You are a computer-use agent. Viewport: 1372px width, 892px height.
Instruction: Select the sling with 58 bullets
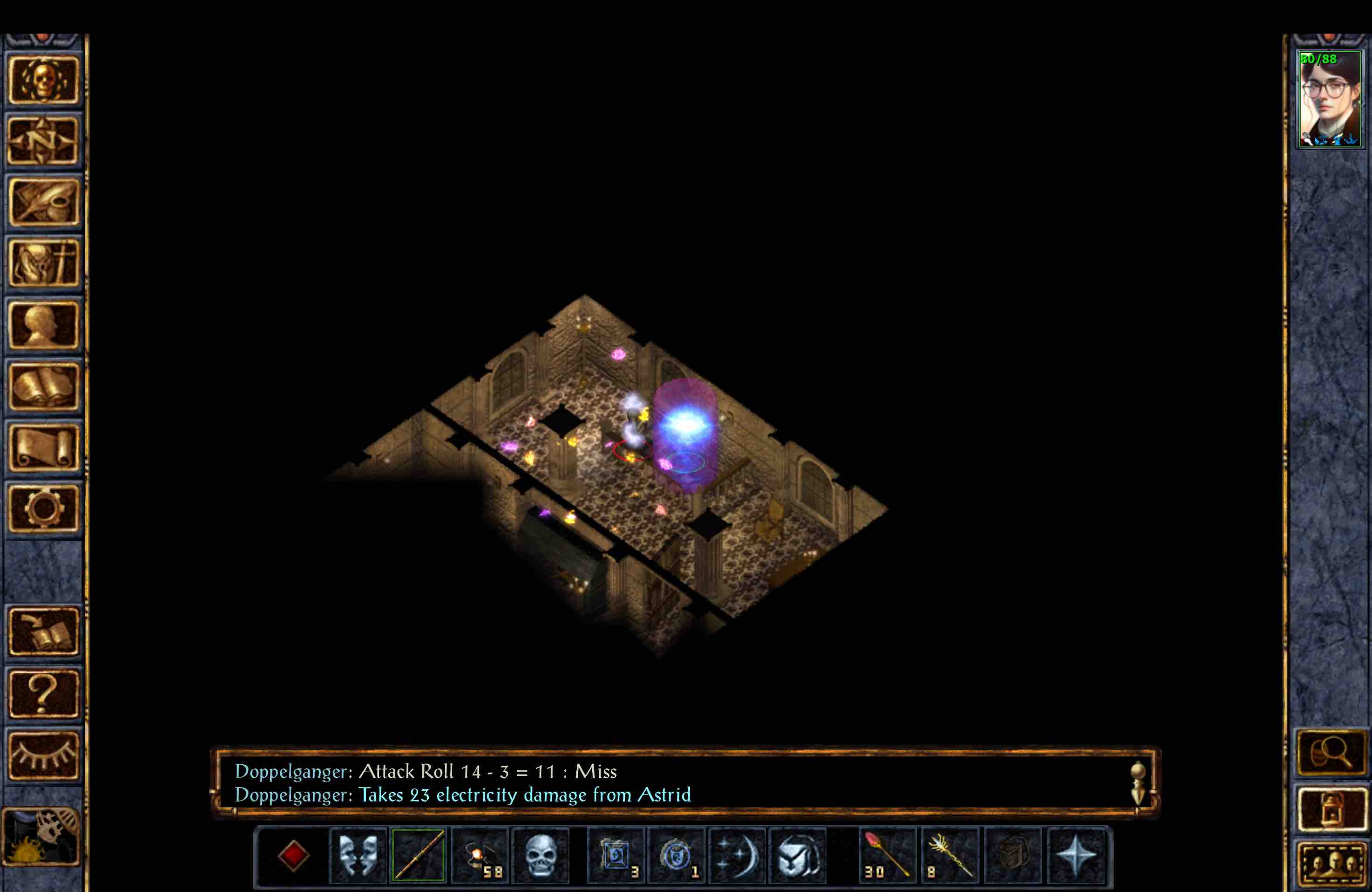point(480,856)
